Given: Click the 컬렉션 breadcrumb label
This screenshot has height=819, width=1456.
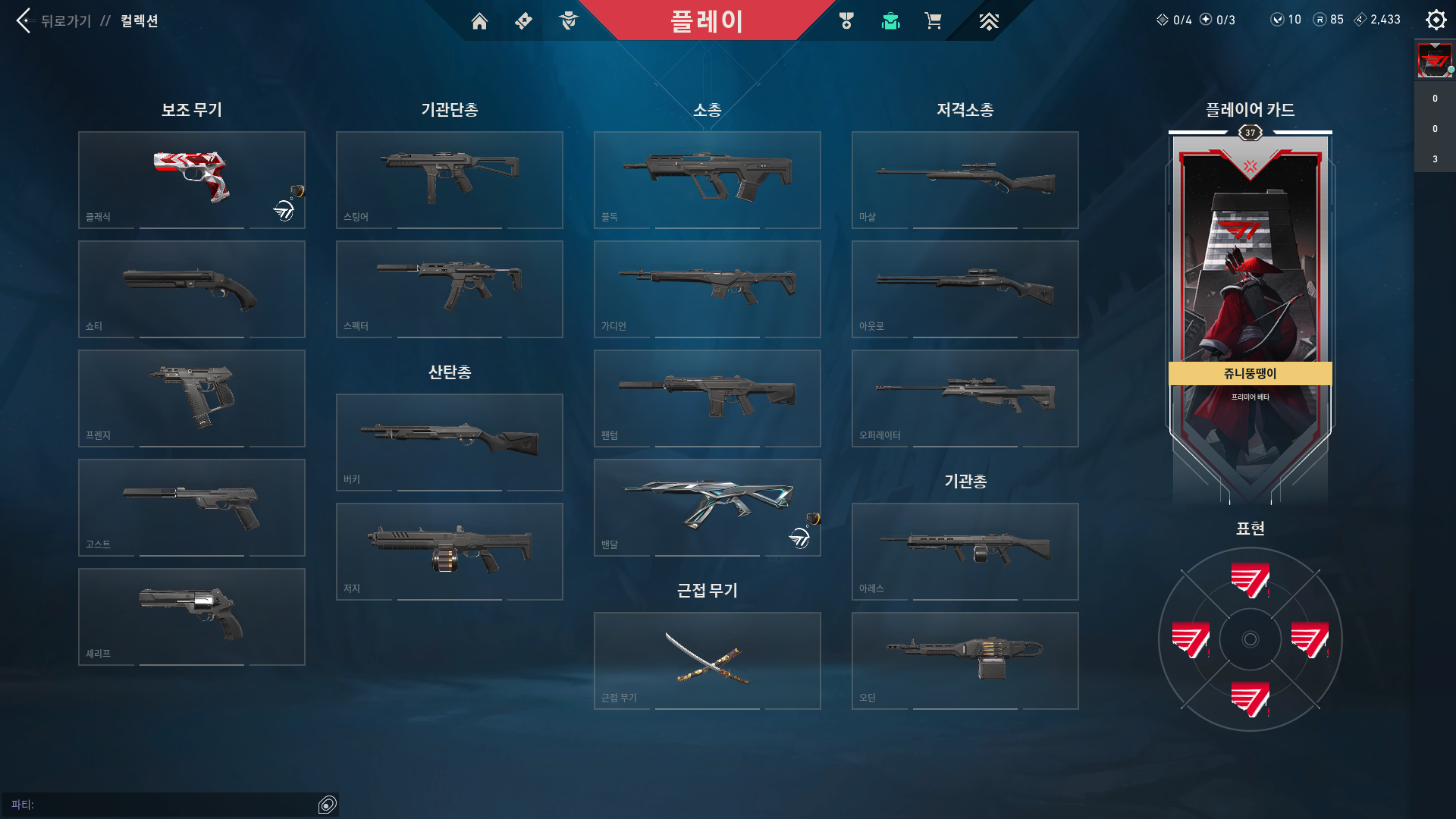Looking at the screenshot, I should pos(139,20).
